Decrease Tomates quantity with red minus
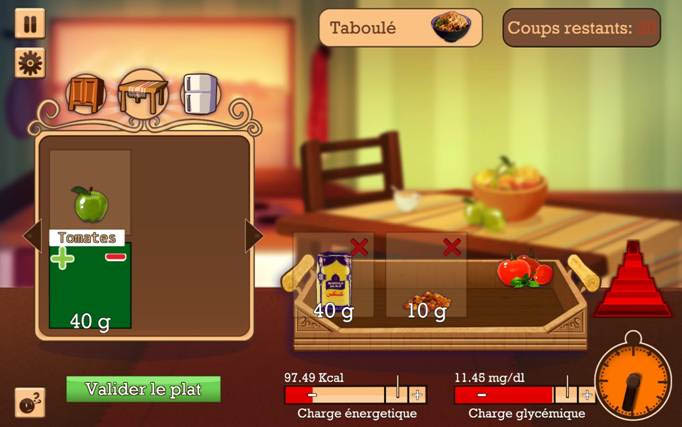This screenshot has width=682, height=427. click(116, 257)
